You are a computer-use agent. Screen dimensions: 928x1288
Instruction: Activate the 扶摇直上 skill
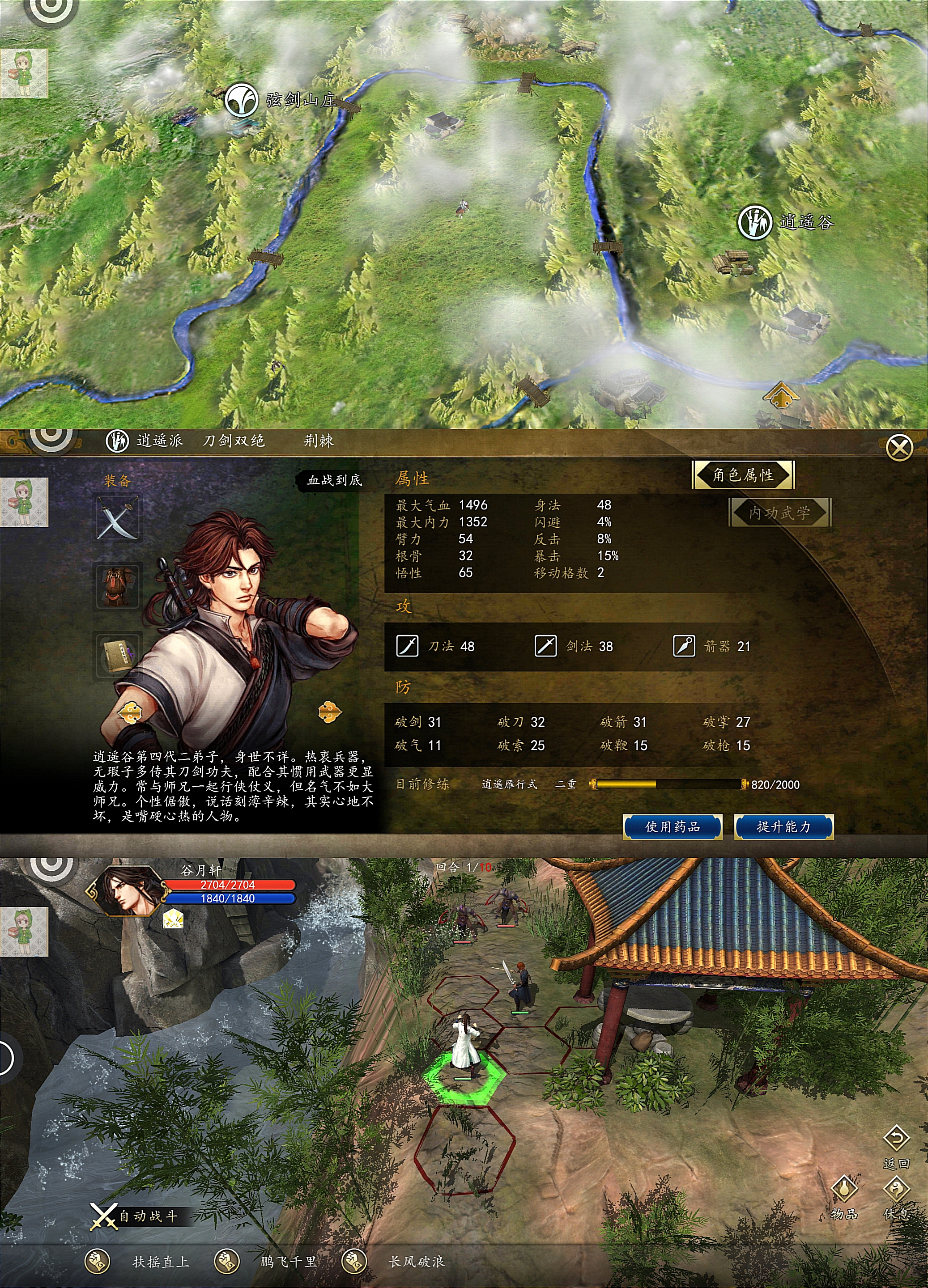[x=98, y=1261]
